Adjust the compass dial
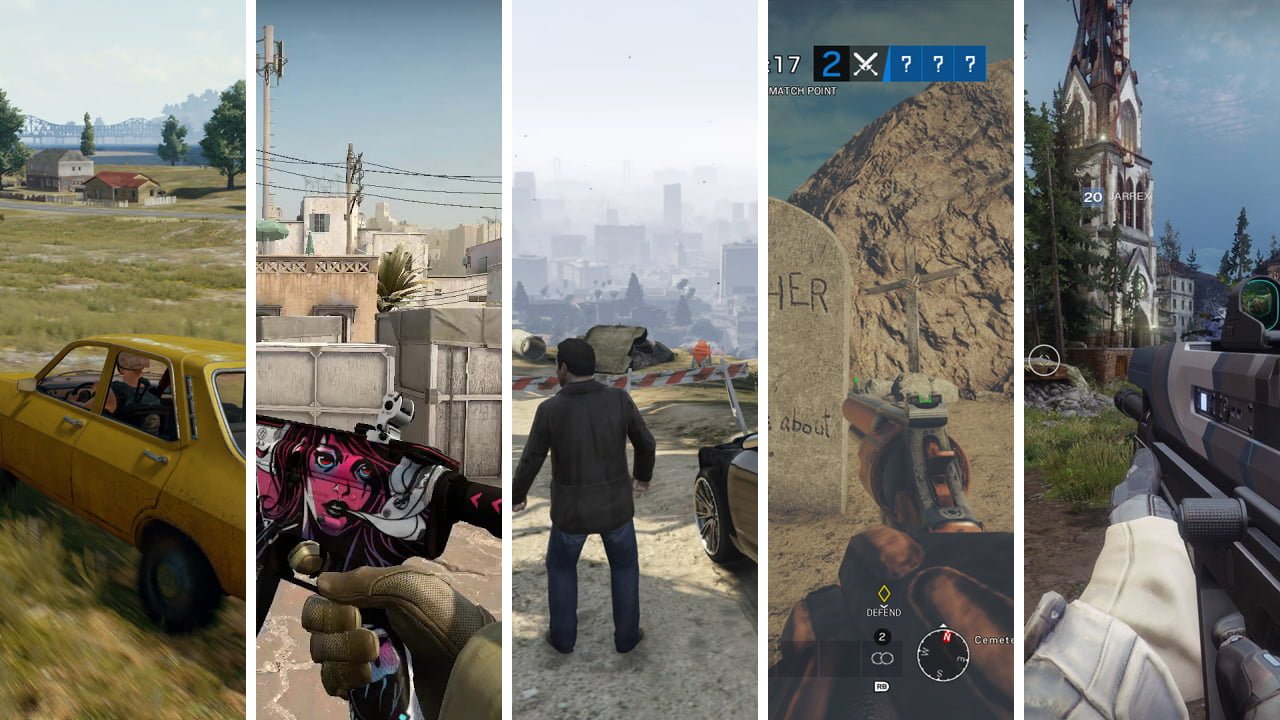Screen dimensions: 1280x720 (943, 653)
